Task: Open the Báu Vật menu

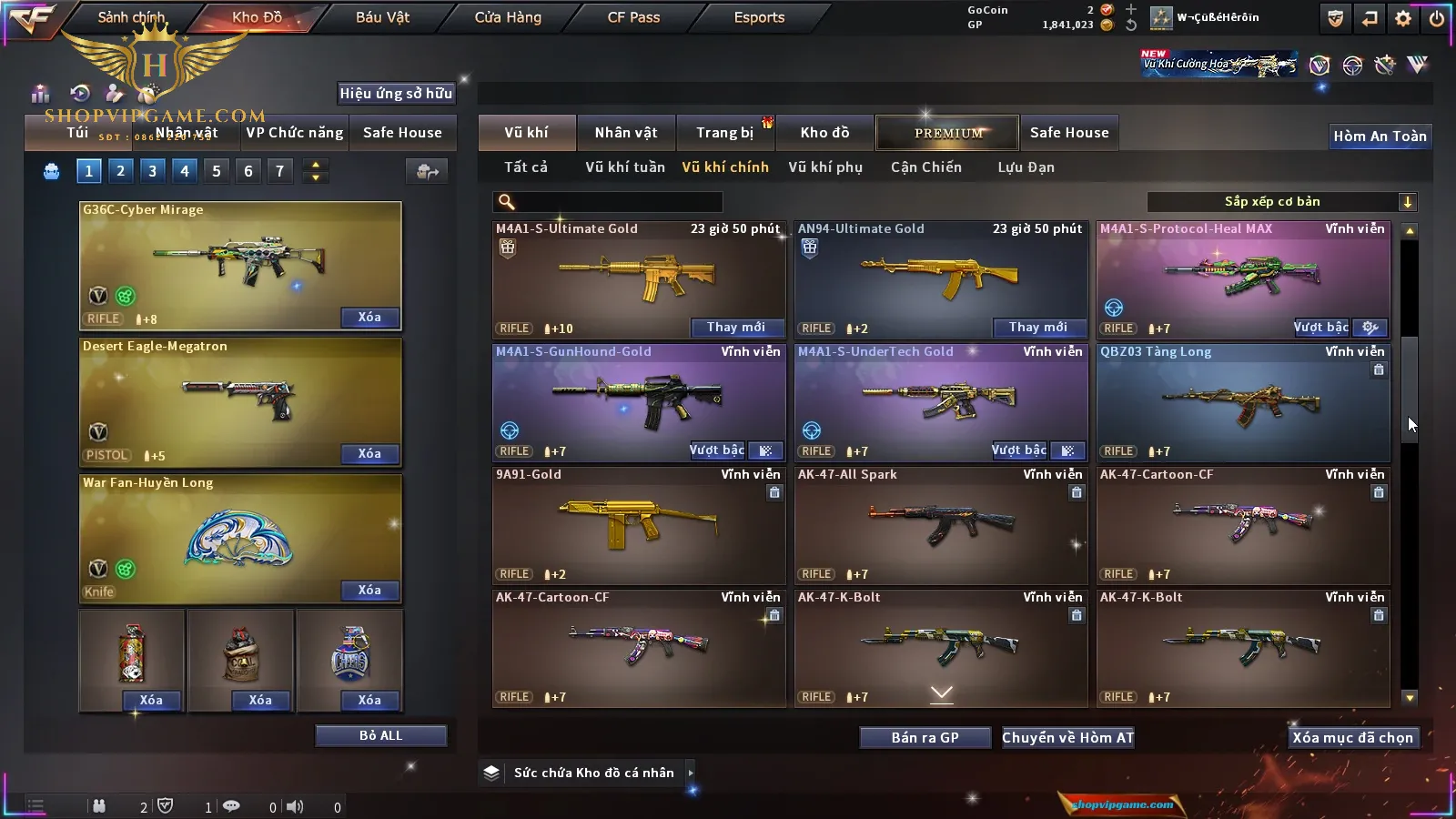Action: pyautogui.click(x=382, y=17)
